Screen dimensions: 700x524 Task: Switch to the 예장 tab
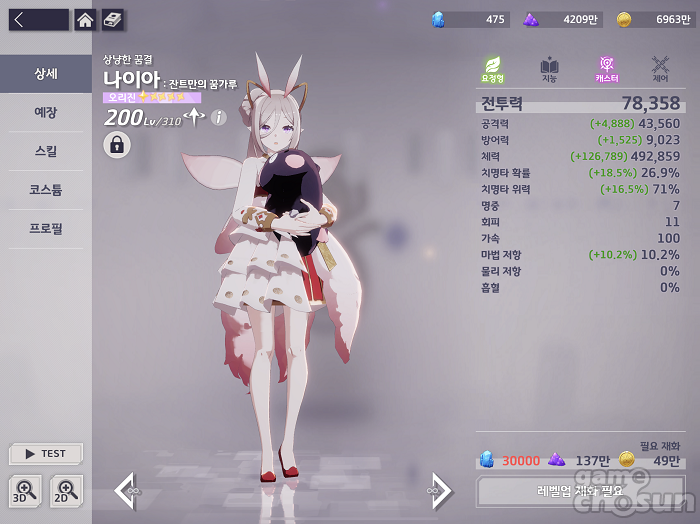[x=46, y=113]
